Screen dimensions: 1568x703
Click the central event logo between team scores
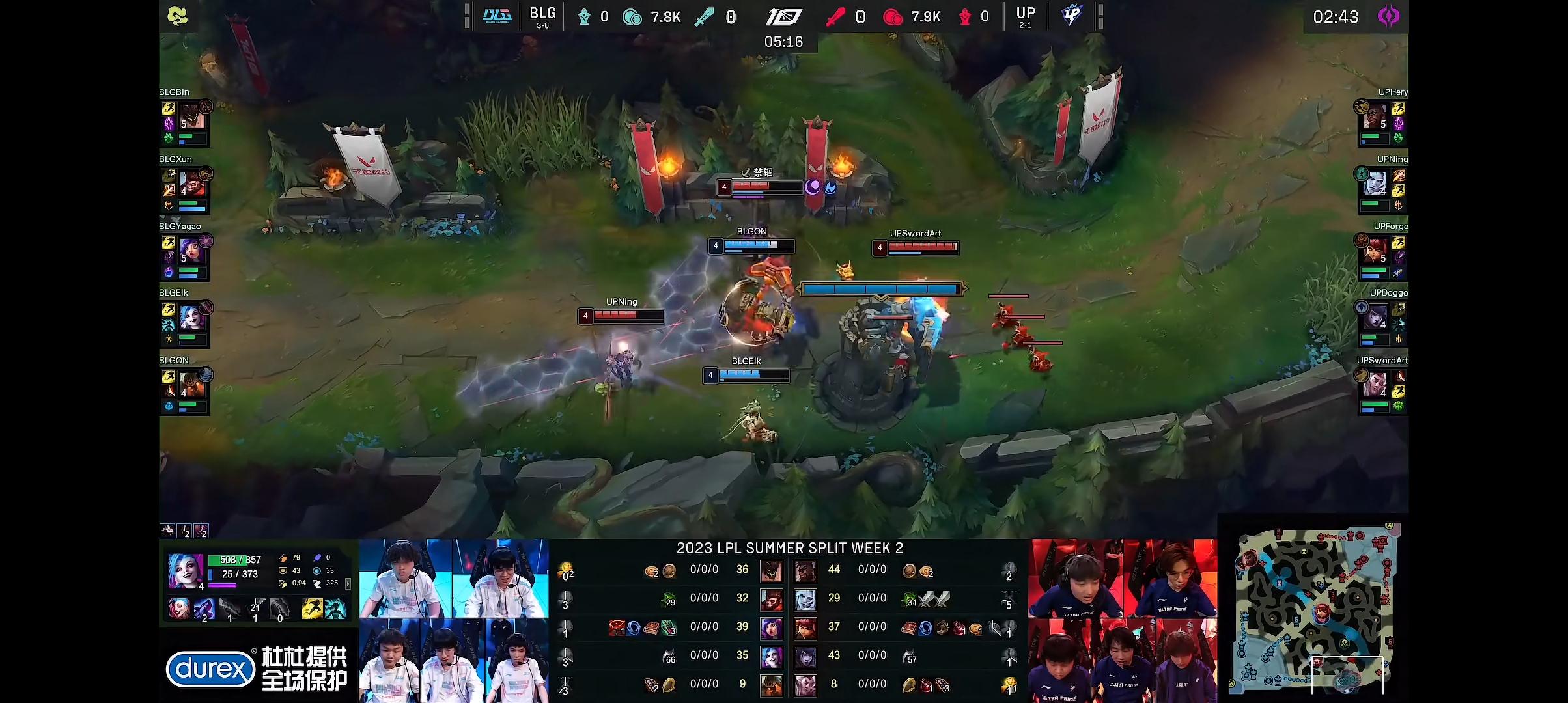point(785,17)
